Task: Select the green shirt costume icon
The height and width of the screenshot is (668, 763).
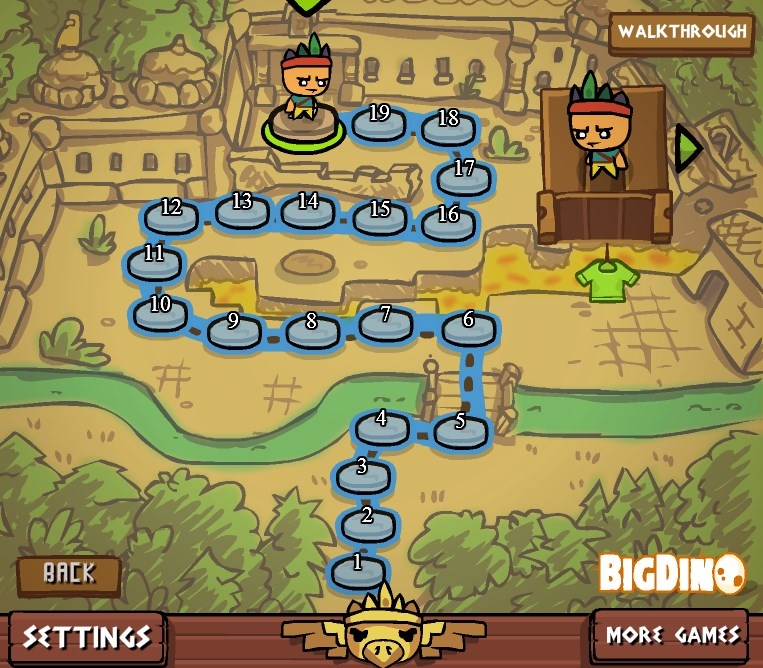Action: pyautogui.click(x=606, y=279)
